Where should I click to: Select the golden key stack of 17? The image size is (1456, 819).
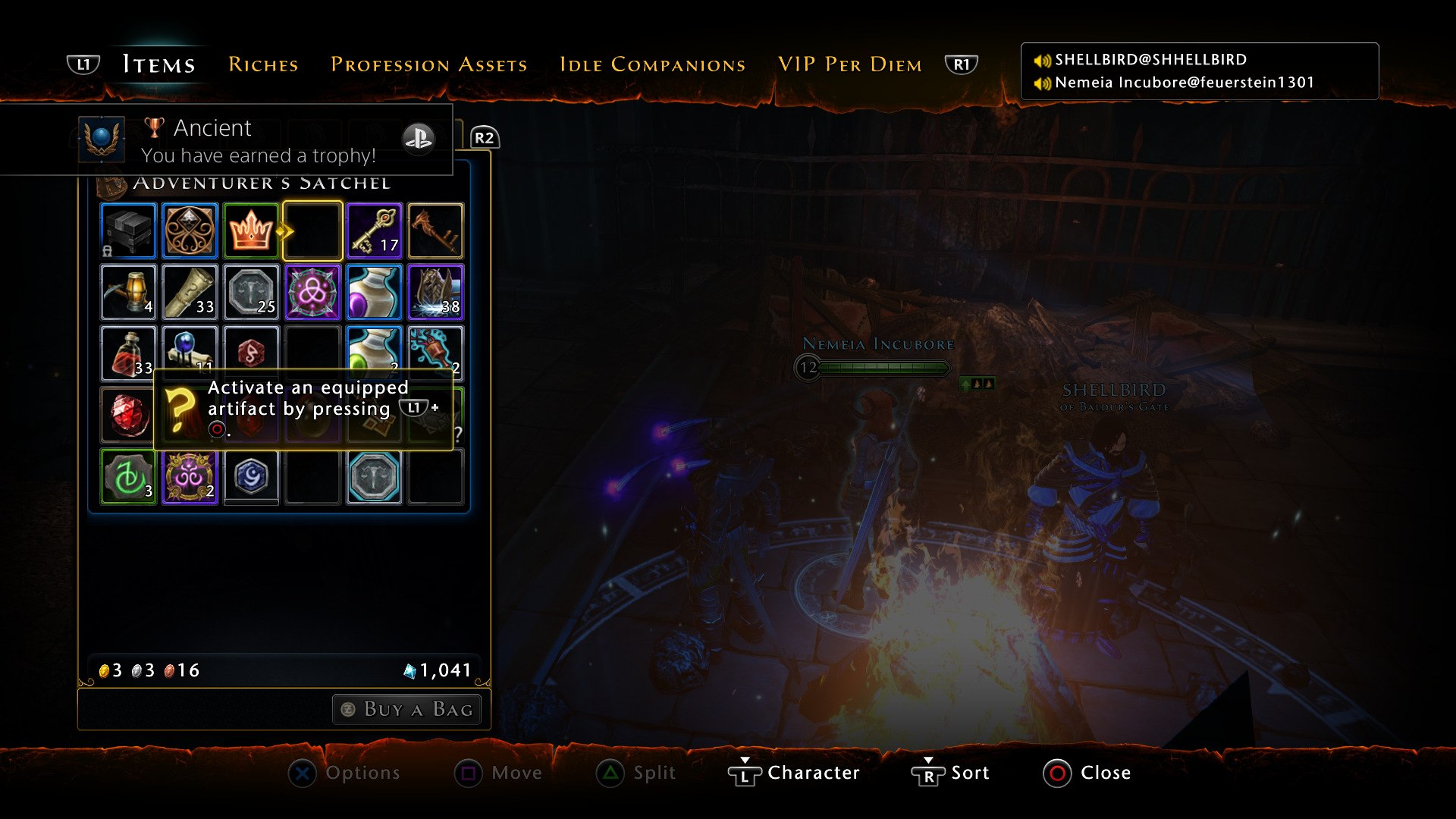point(374,231)
